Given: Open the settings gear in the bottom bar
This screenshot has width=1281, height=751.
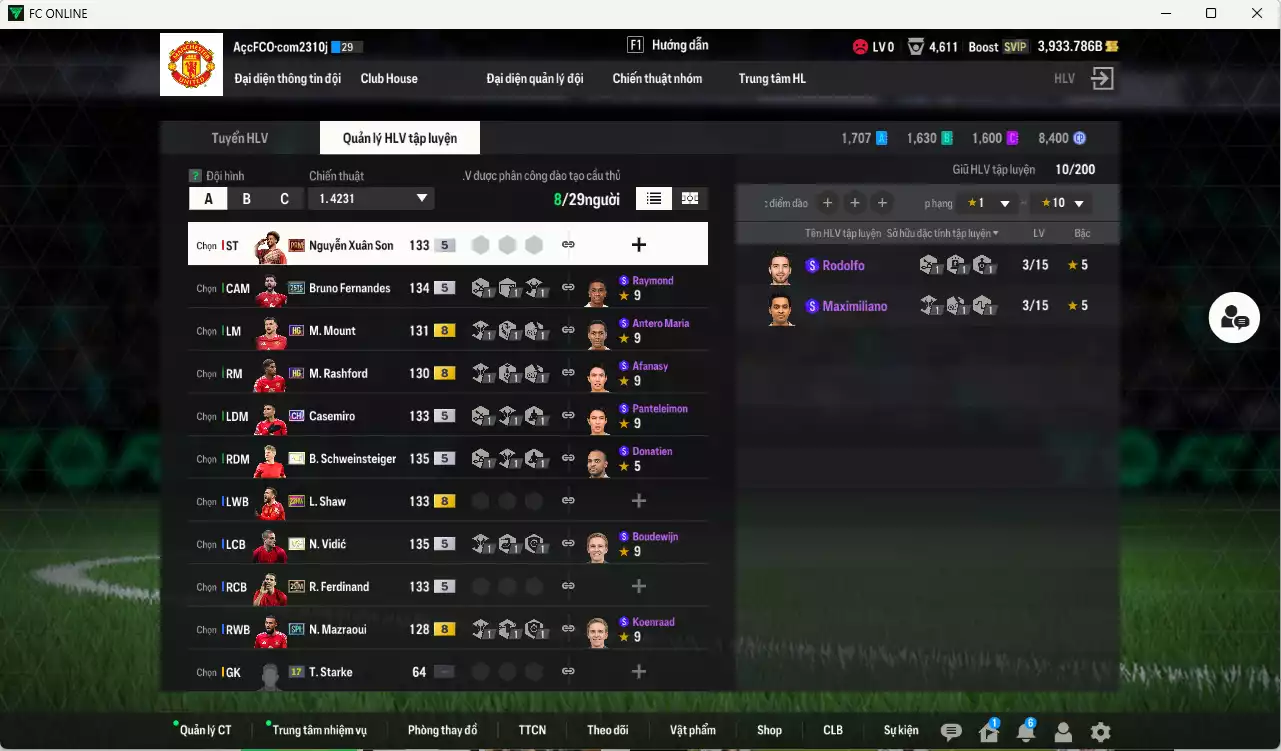Looking at the screenshot, I should coord(1100,731).
